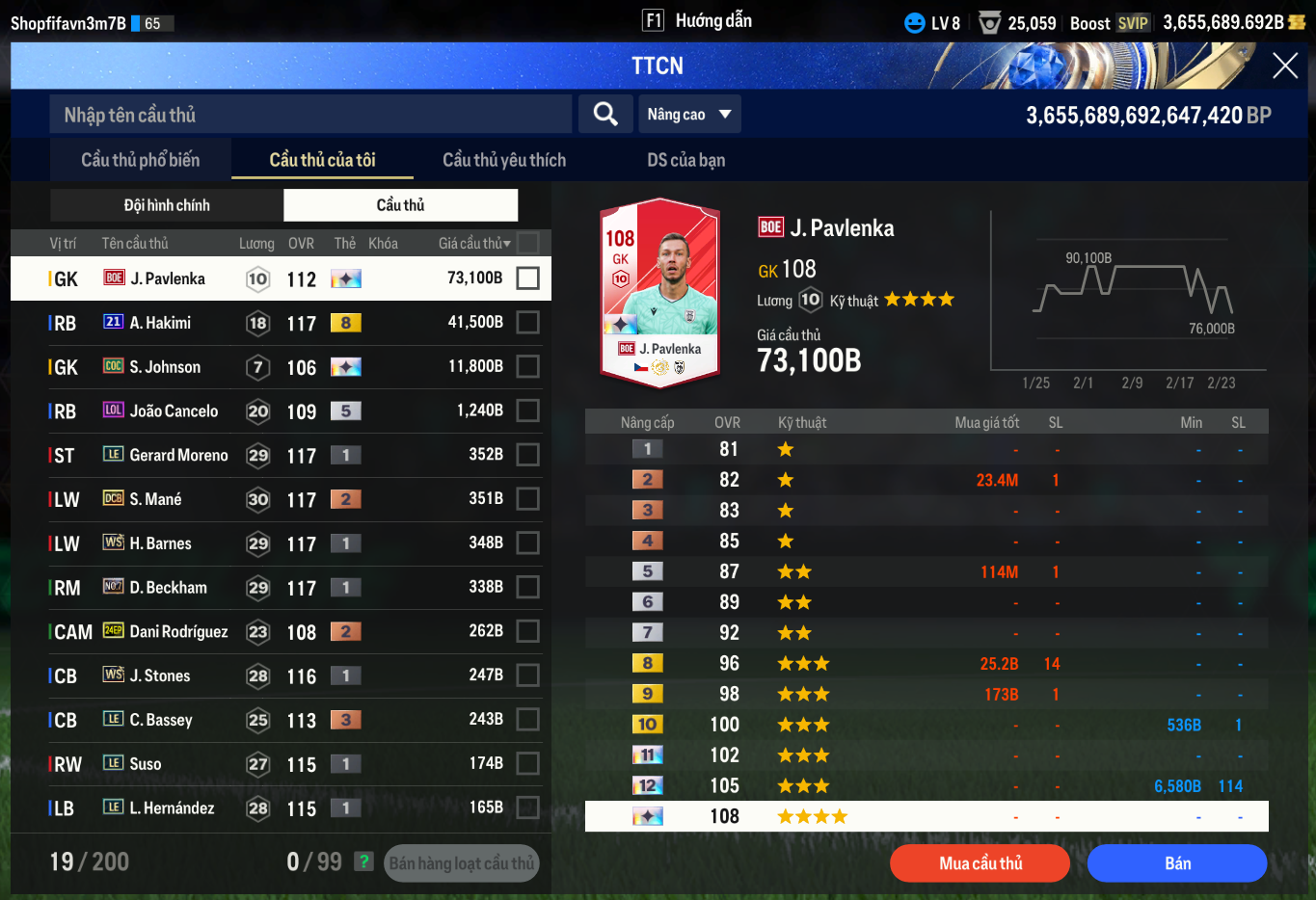Tick the checkbox for J. Pavlenka

point(527,278)
